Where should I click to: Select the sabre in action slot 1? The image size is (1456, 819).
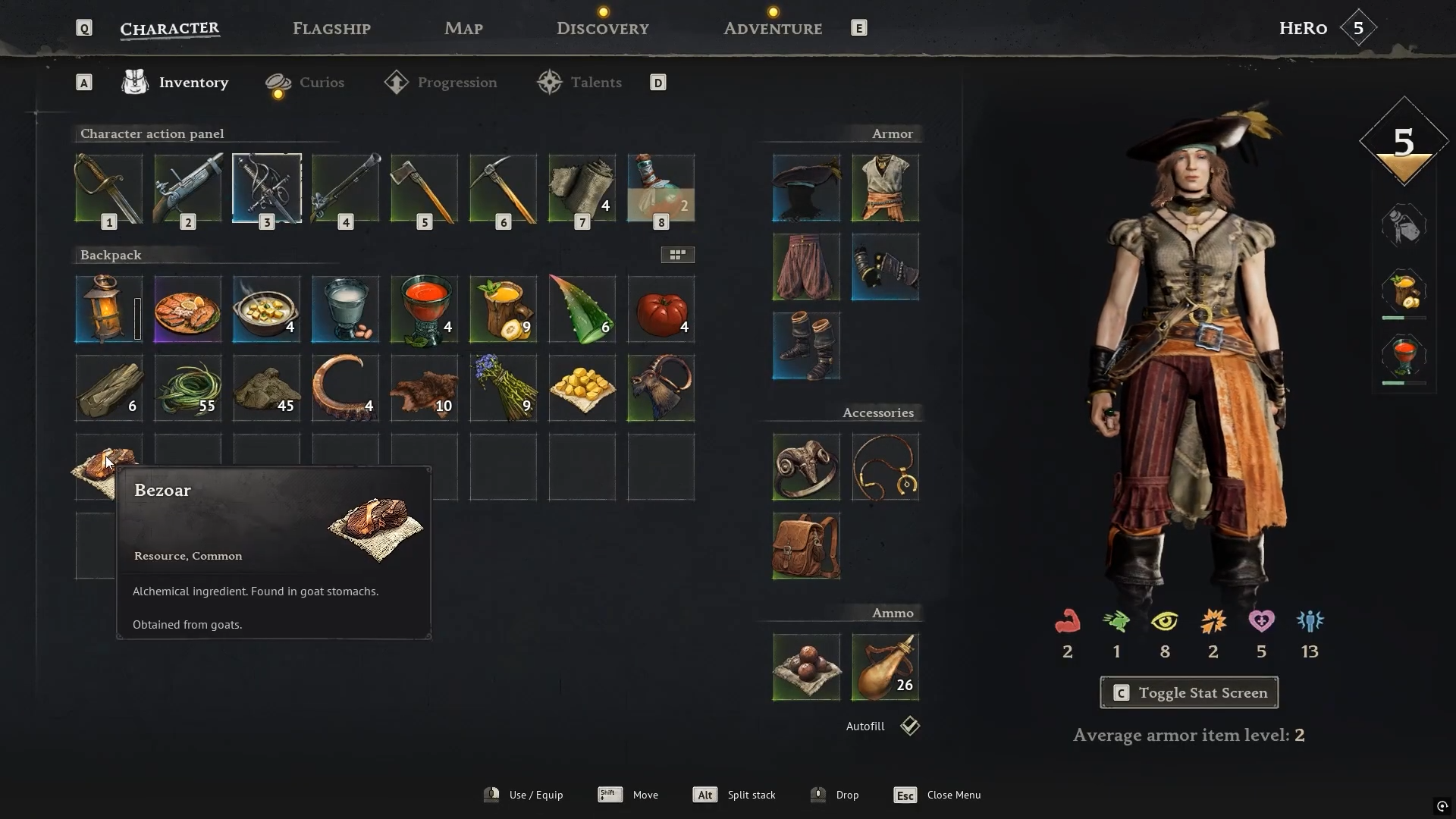click(108, 188)
